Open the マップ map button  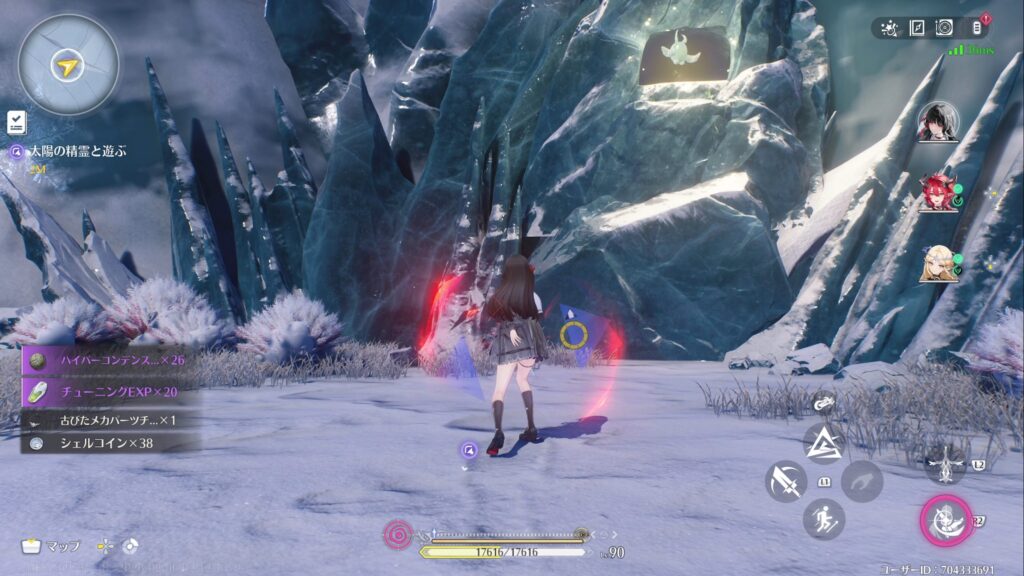tap(52, 546)
